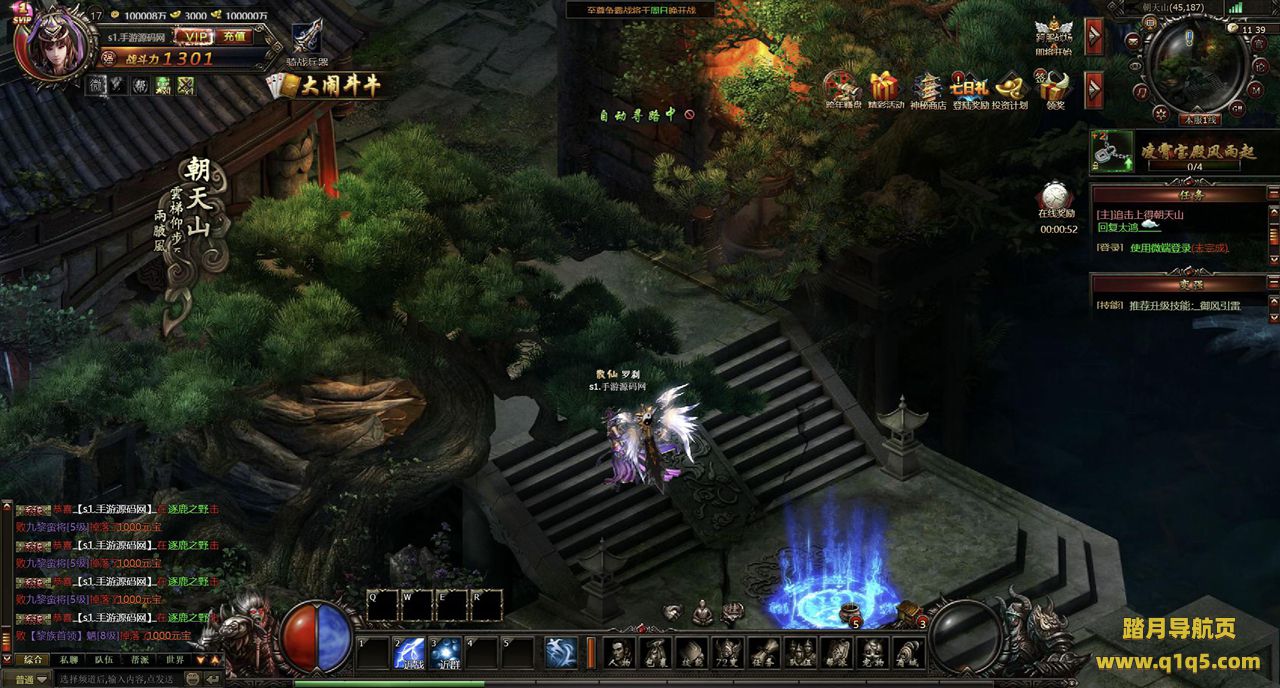The image size is (1280, 688).
Task: Open the 精彩活动 gift box events
Action: click(885, 88)
